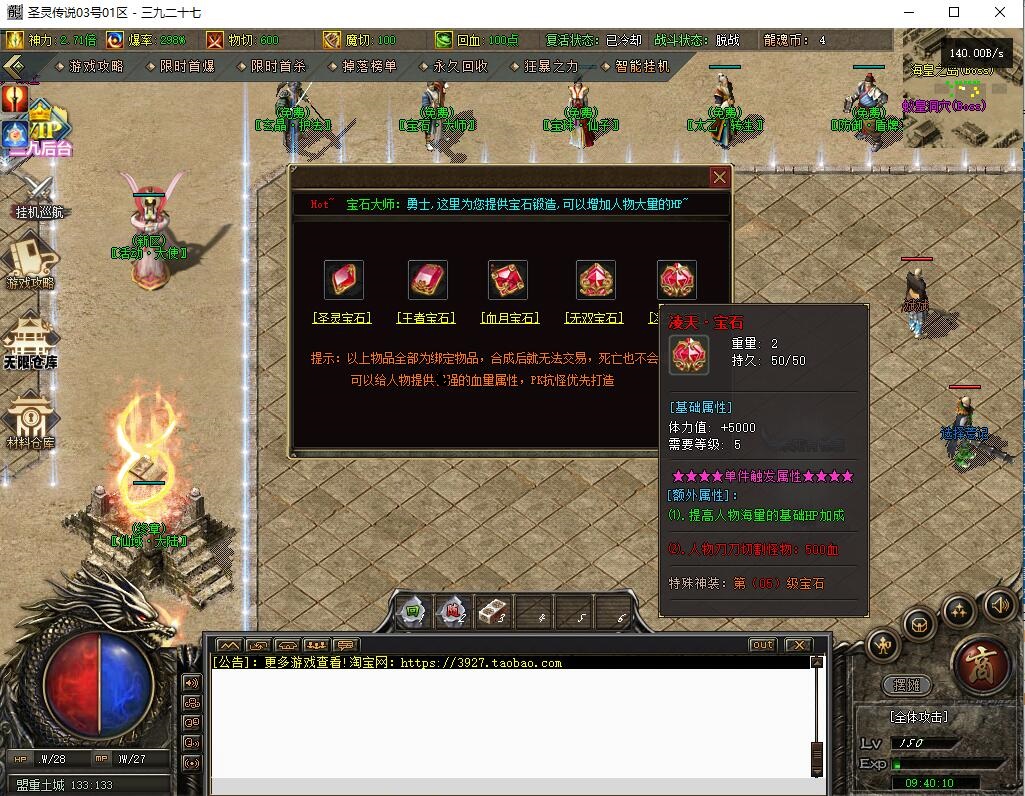Show the 掉落榜单 drop list
The width and height of the screenshot is (1025, 796).
click(369, 66)
